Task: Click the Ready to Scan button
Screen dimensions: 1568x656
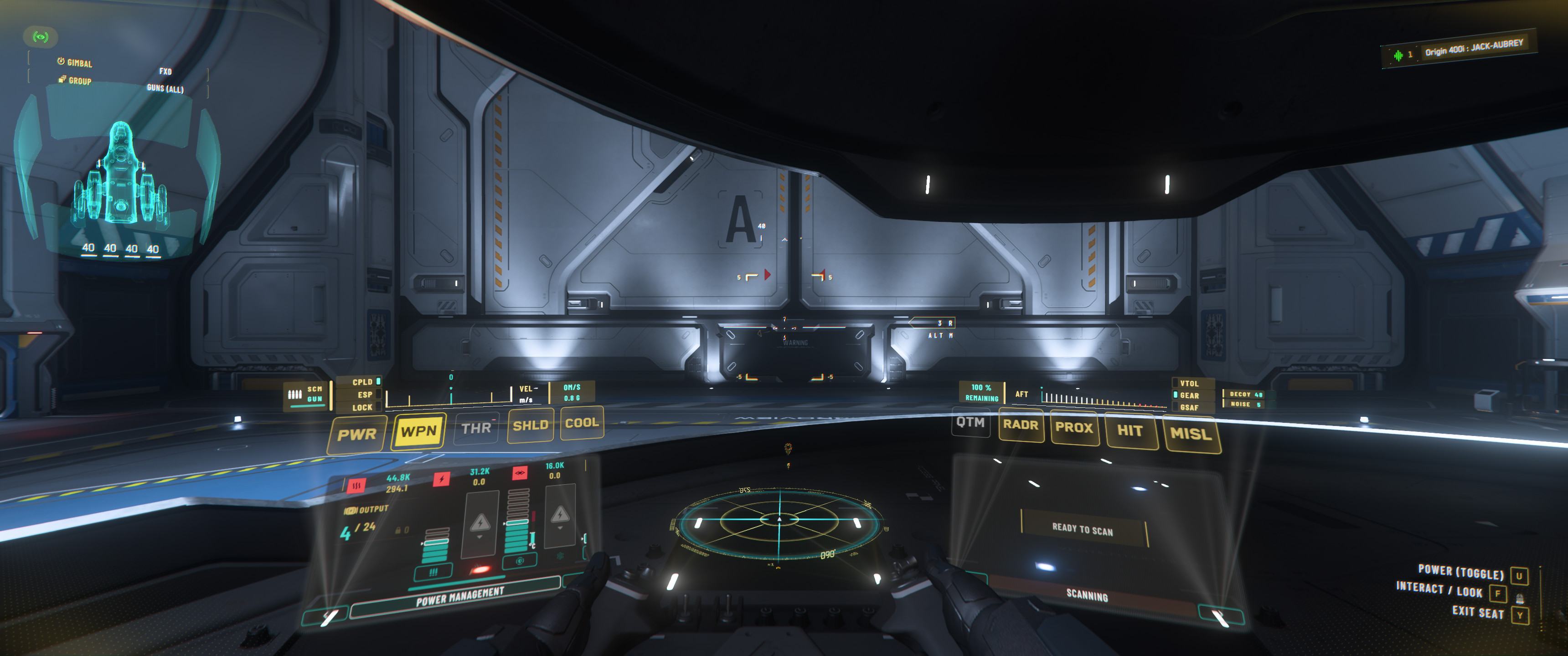Action: [x=1082, y=529]
